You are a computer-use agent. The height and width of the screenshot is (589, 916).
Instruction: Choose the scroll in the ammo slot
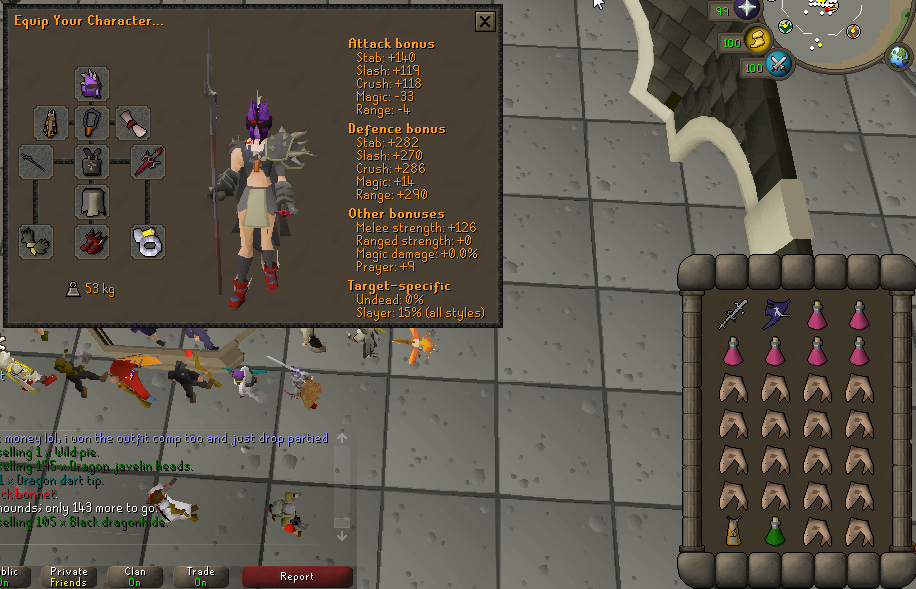(133, 123)
